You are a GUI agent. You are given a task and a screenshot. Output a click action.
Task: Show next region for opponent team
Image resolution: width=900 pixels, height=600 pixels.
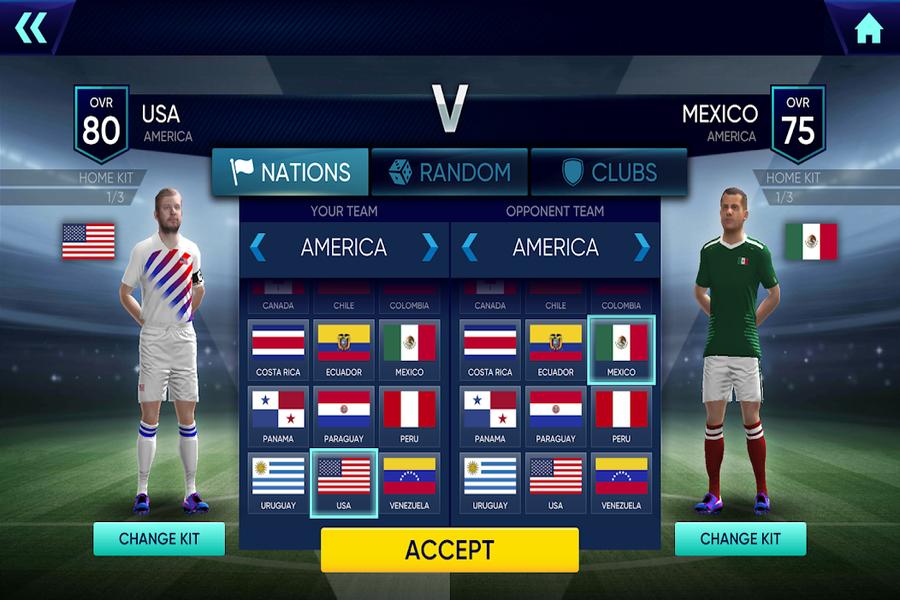(x=641, y=247)
